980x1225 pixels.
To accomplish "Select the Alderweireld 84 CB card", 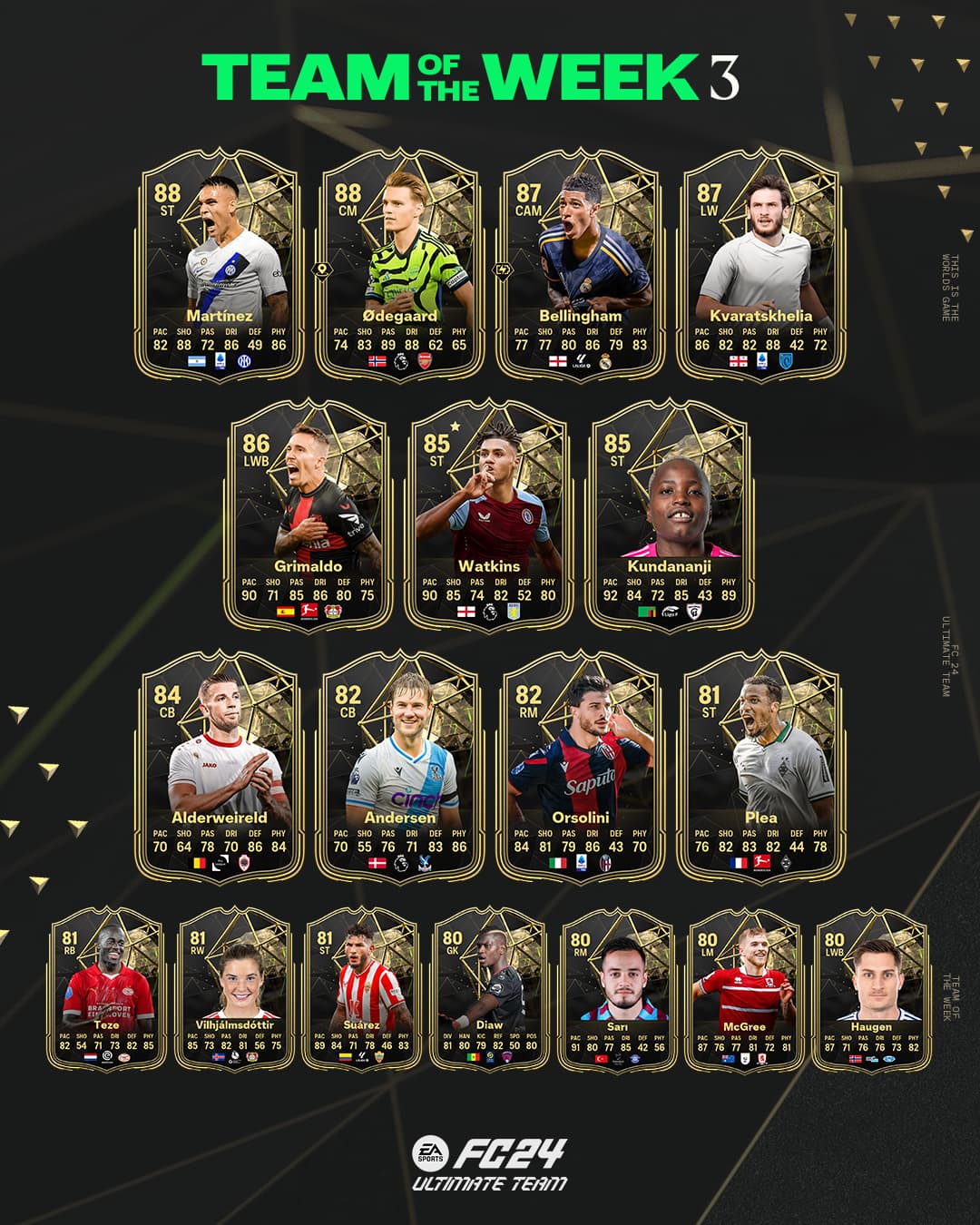I will point(219,765).
